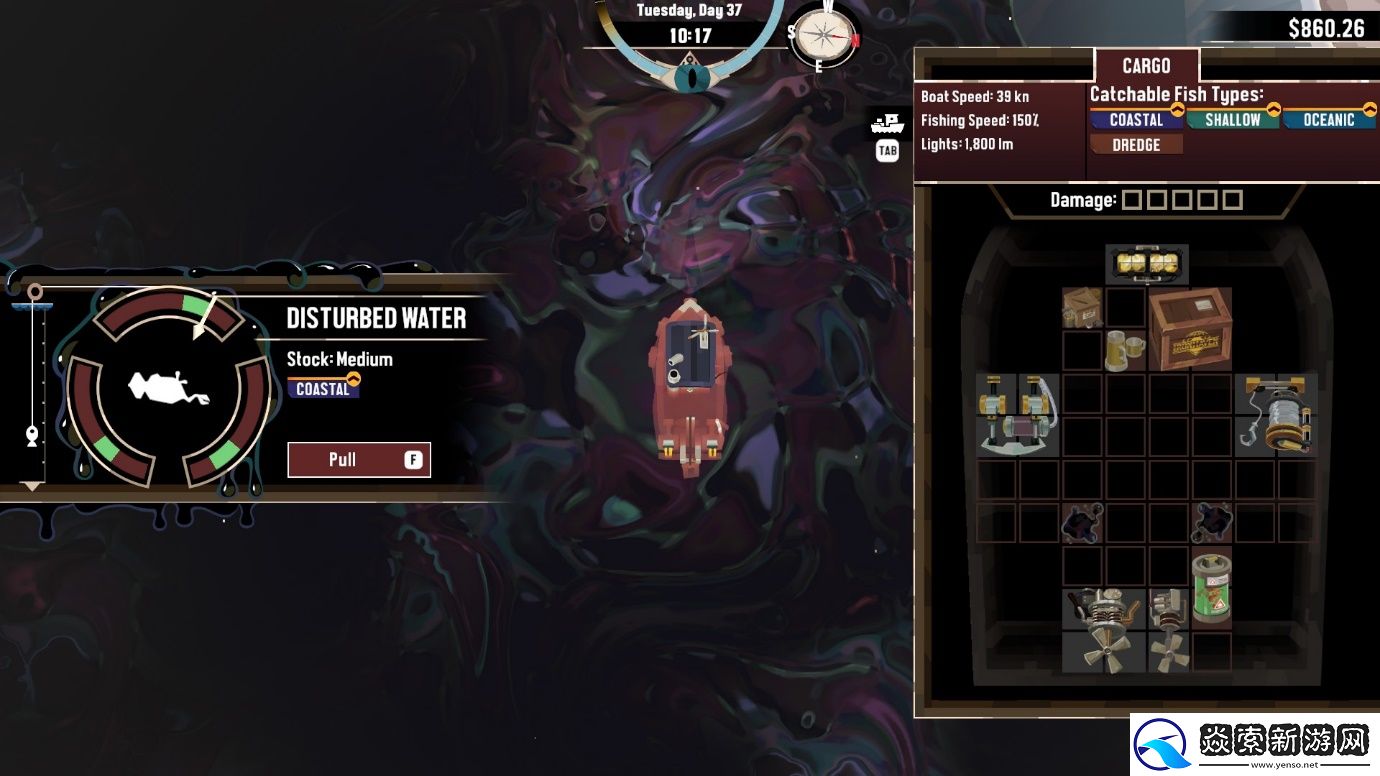Click the Oceanic fish type tag

pyautogui.click(x=1329, y=120)
